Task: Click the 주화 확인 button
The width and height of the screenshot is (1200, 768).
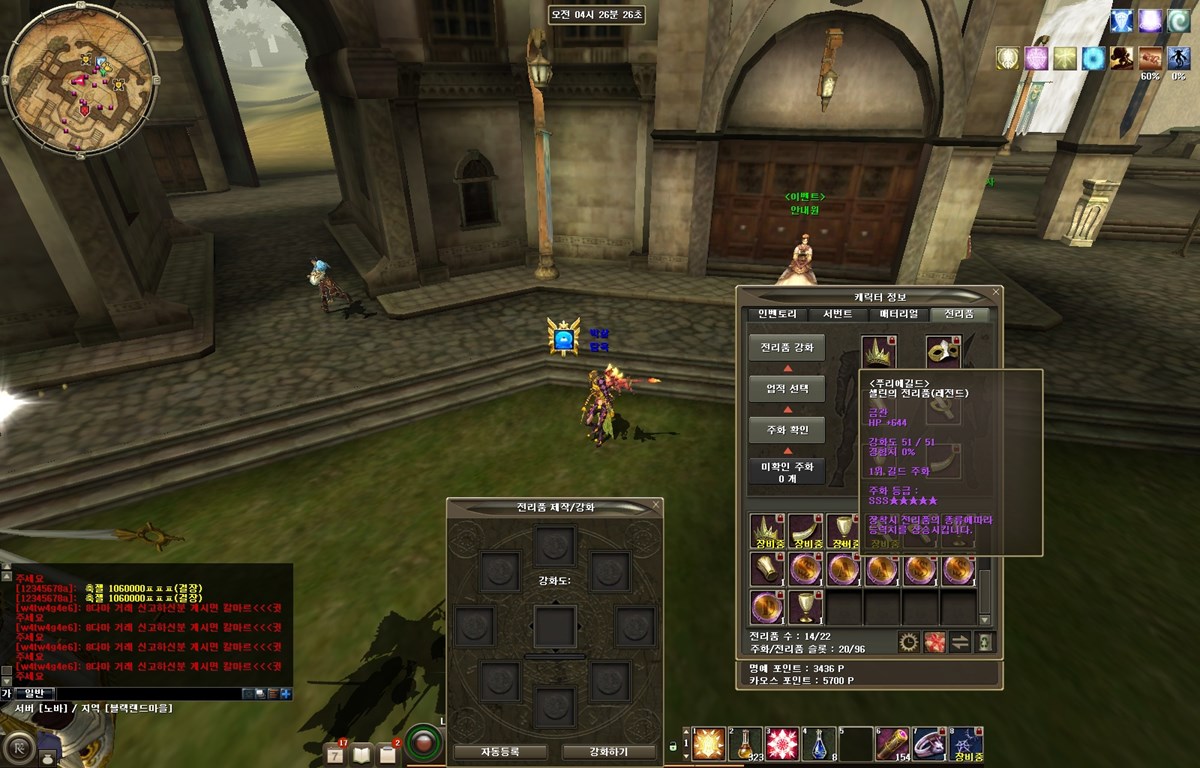Action: [787, 431]
